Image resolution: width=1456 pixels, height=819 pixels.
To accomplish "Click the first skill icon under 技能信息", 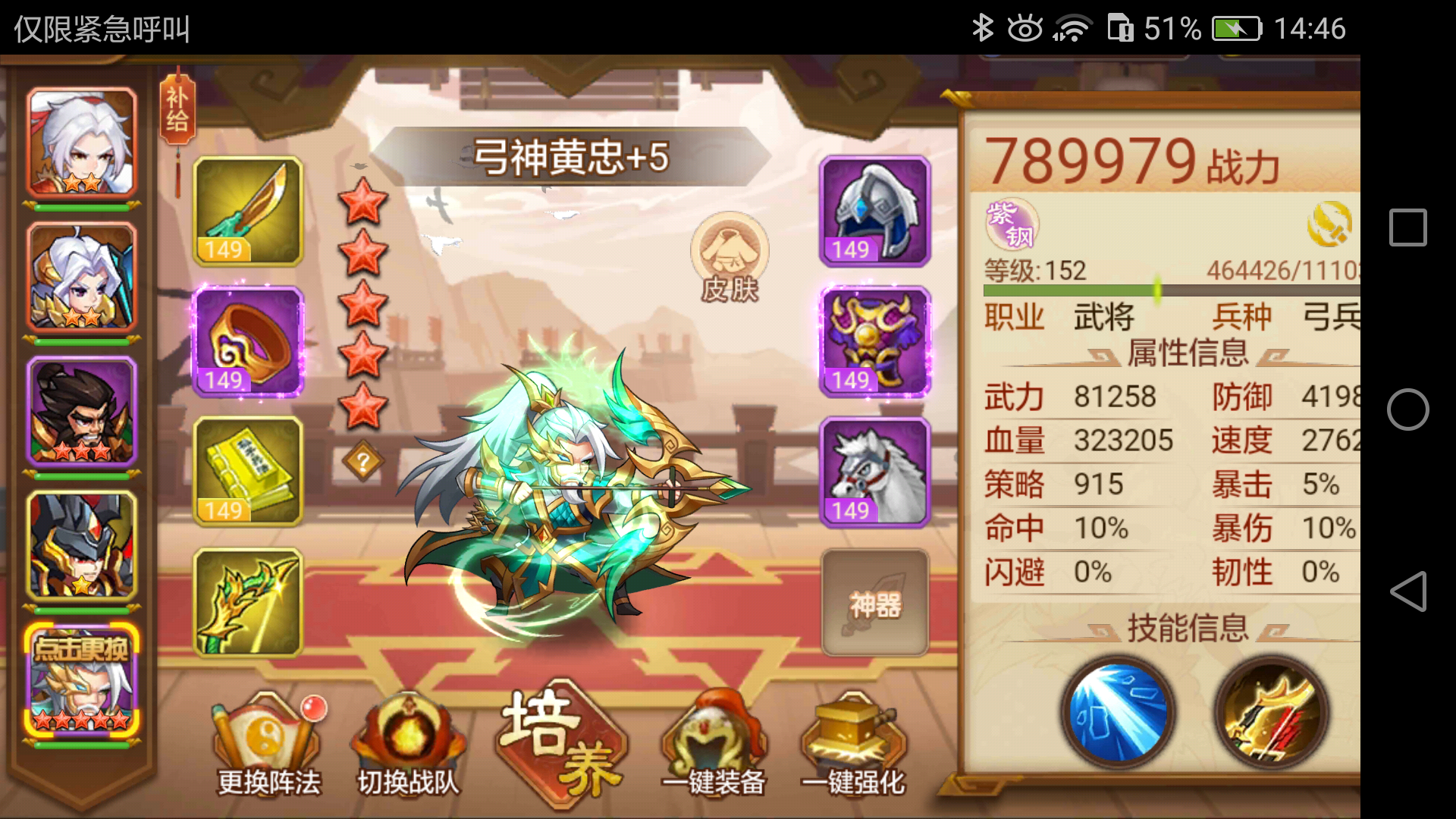I will tap(1116, 713).
